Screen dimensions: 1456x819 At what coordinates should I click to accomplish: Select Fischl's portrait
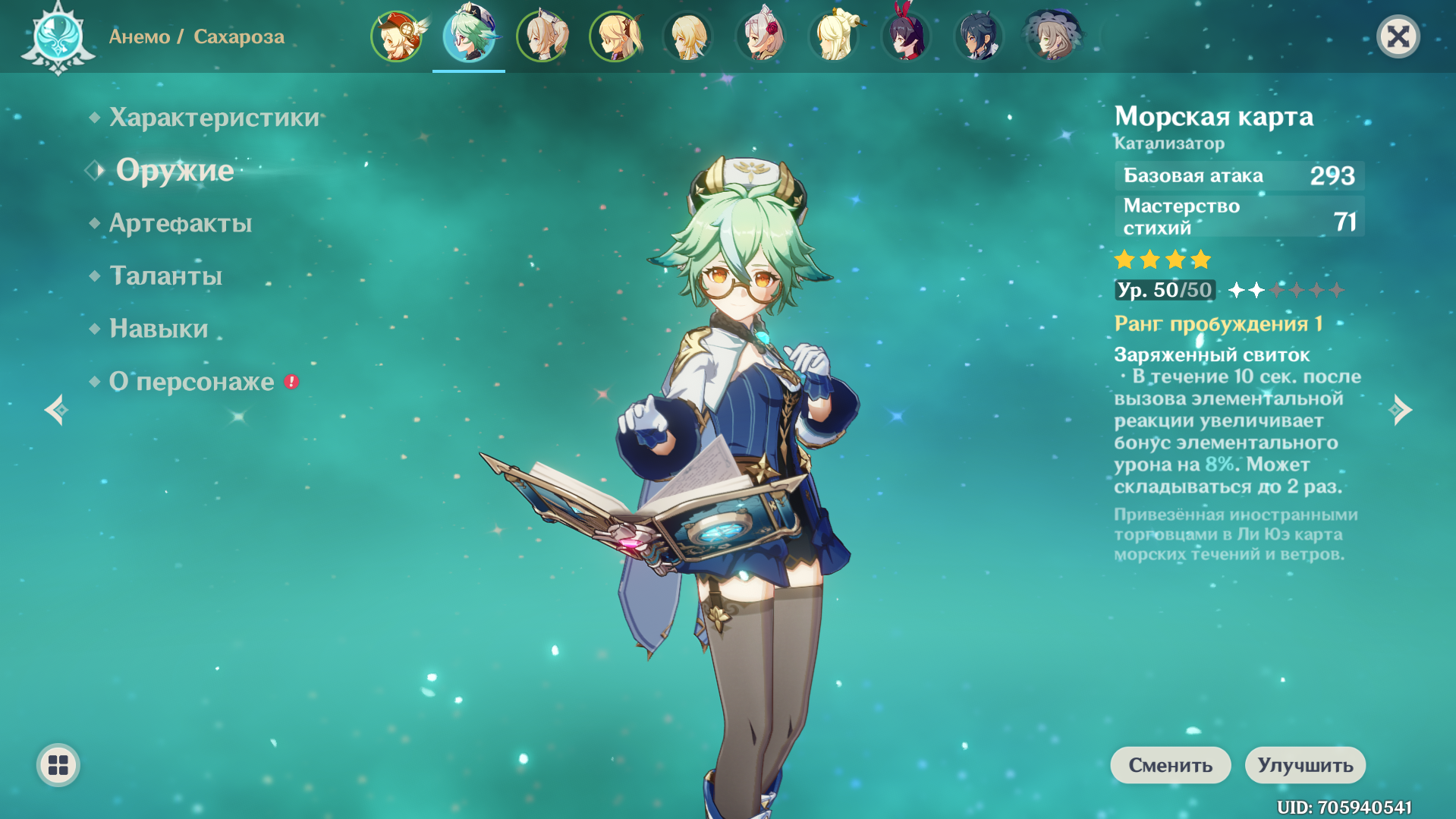[x=615, y=36]
